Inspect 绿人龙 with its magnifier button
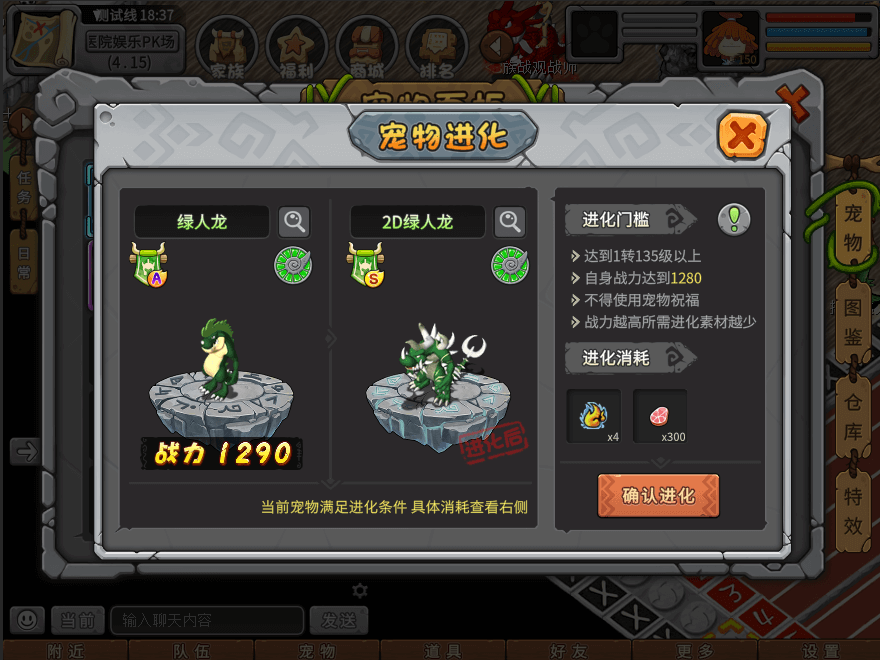 tap(294, 222)
